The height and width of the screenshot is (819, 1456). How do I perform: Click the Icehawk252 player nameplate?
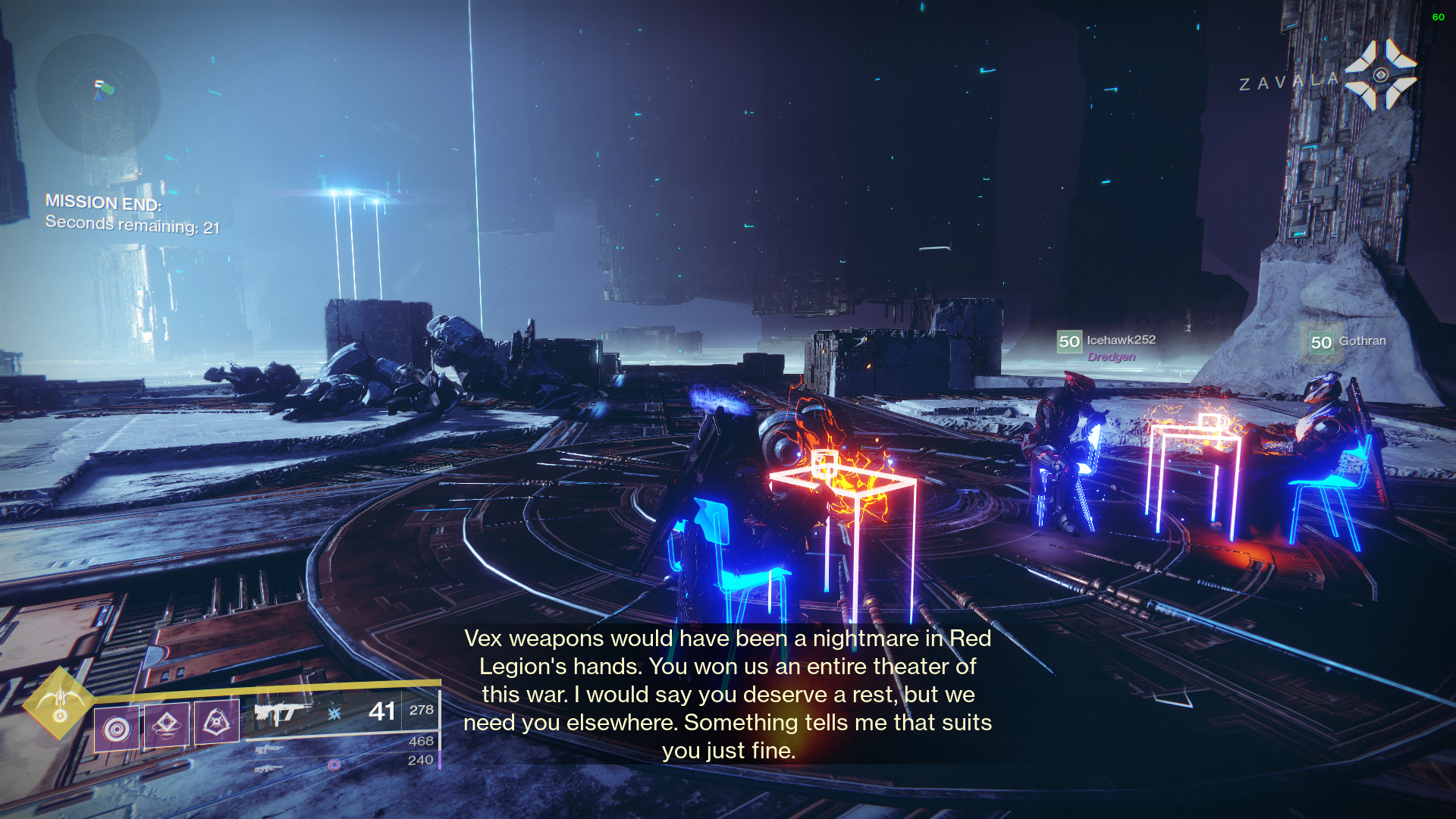(1107, 342)
